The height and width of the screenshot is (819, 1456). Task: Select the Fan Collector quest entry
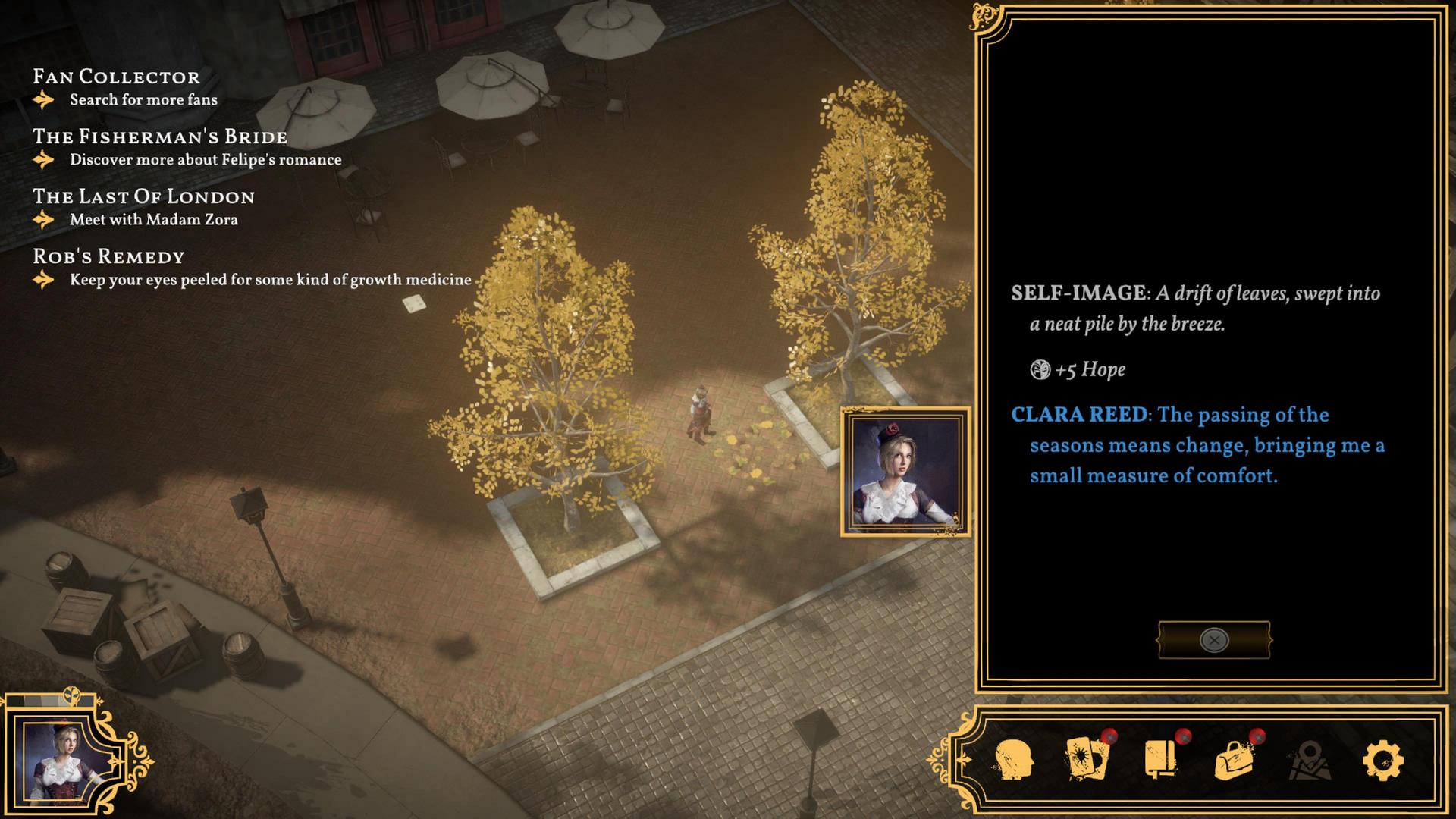[116, 77]
